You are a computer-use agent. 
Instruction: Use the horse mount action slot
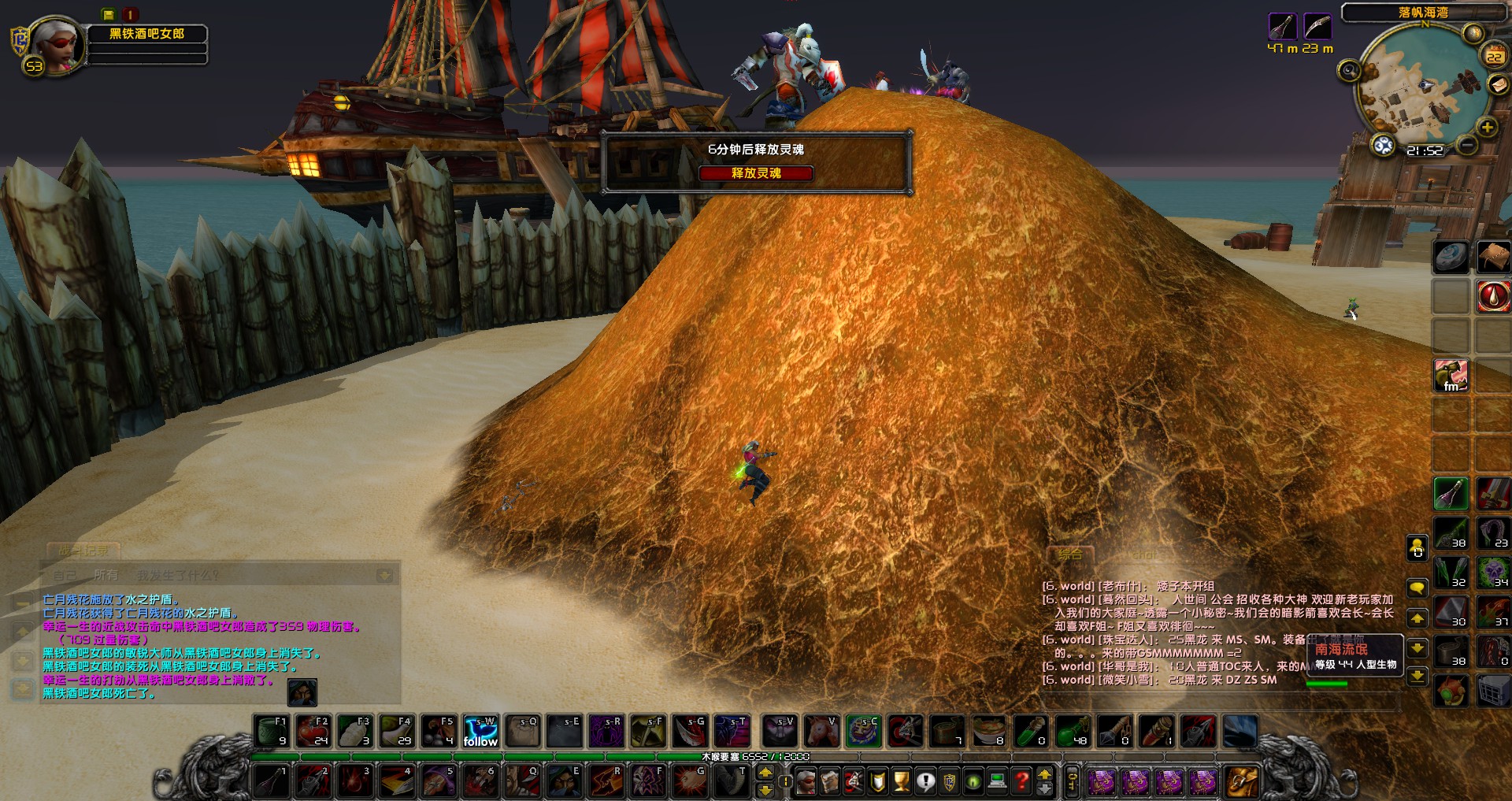(x=821, y=731)
